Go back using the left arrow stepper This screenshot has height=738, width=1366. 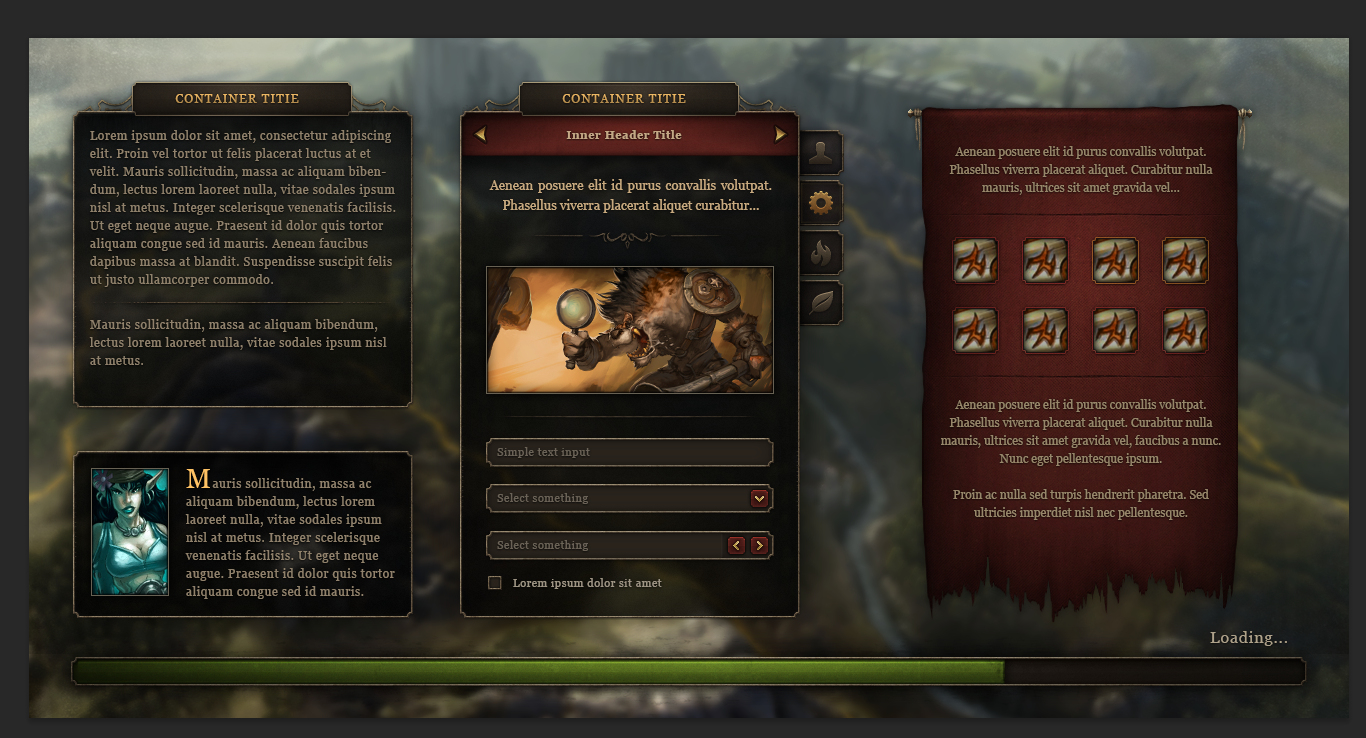(737, 545)
